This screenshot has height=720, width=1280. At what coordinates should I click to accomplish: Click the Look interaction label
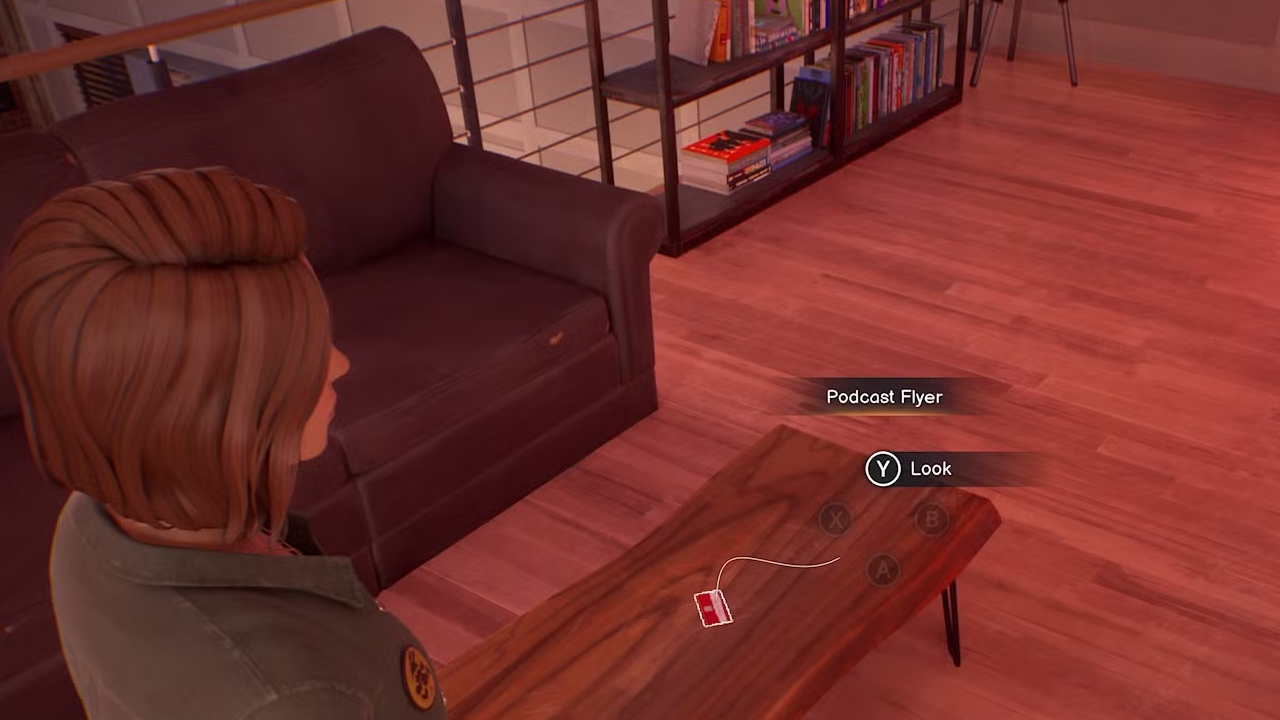point(931,468)
